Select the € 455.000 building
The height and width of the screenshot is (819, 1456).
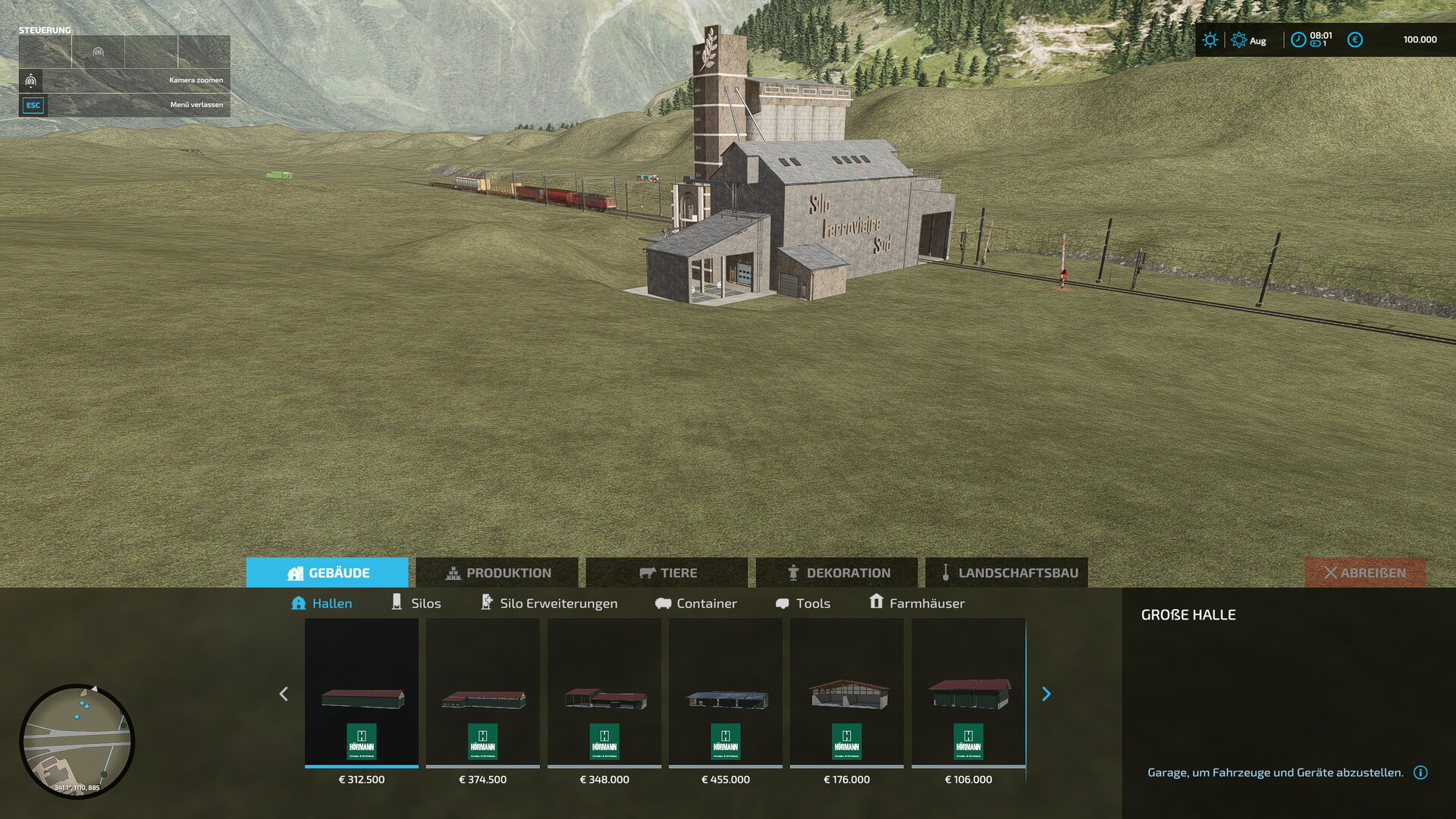click(726, 692)
